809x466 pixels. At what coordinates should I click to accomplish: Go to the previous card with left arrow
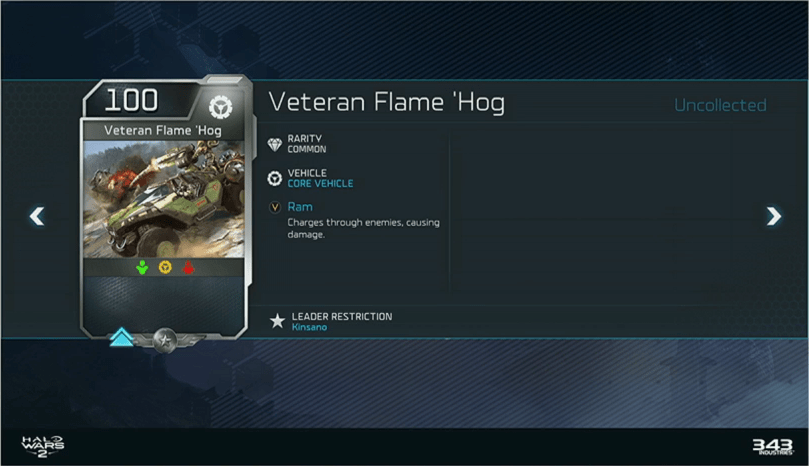click(37, 215)
